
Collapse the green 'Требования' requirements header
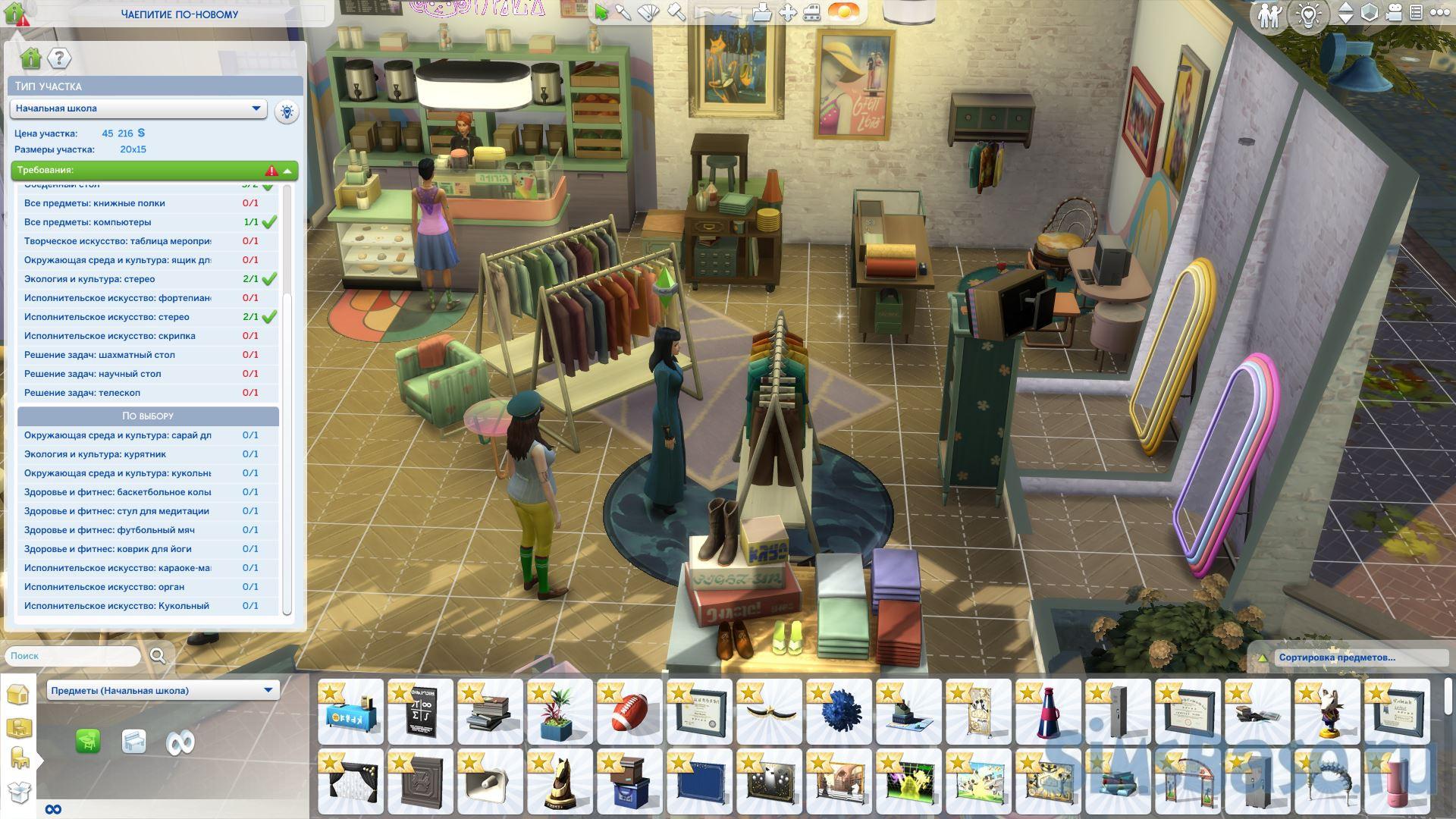tap(287, 171)
